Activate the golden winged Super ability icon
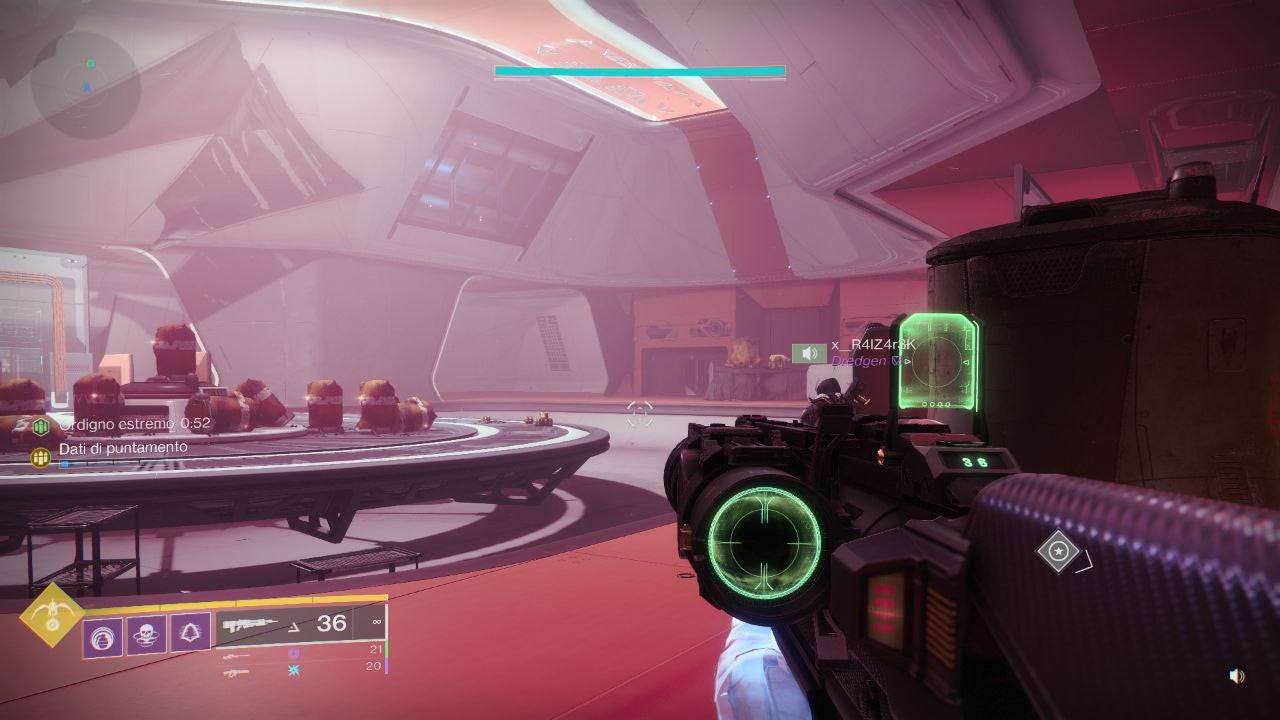The height and width of the screenshot is (720, 1280). click(52, 615)
